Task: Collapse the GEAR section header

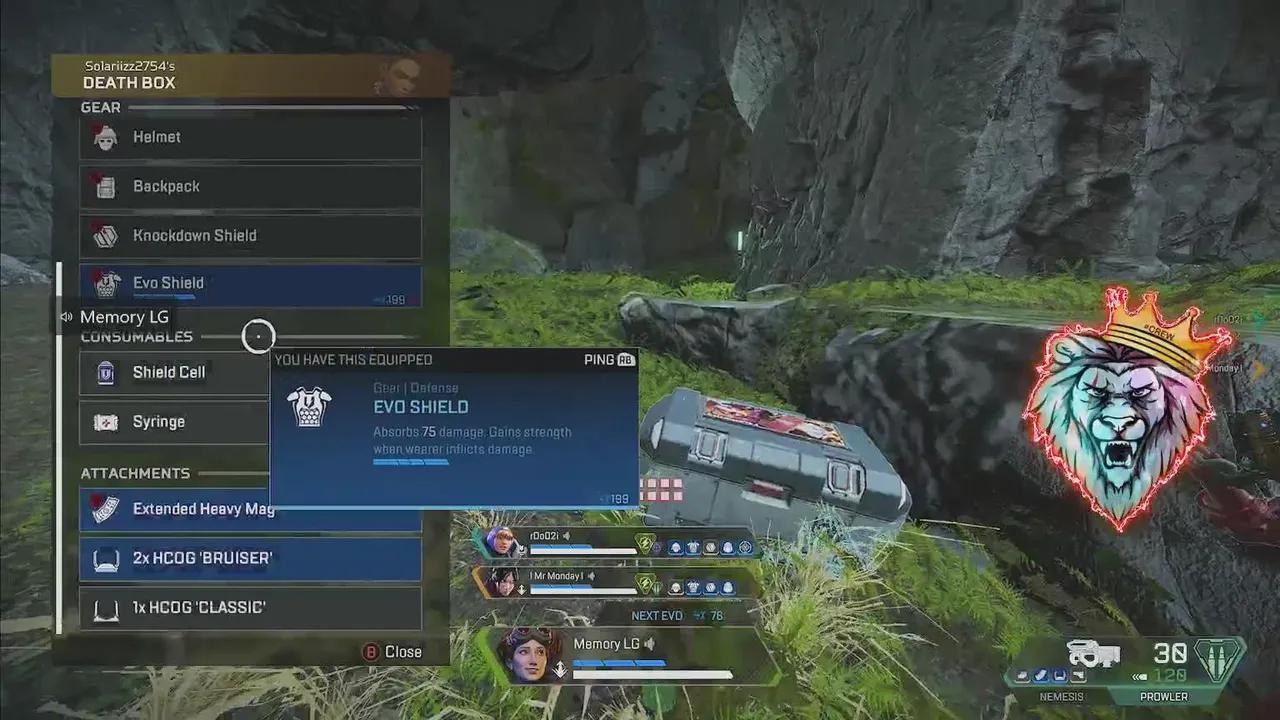Action: coord(100,107)
